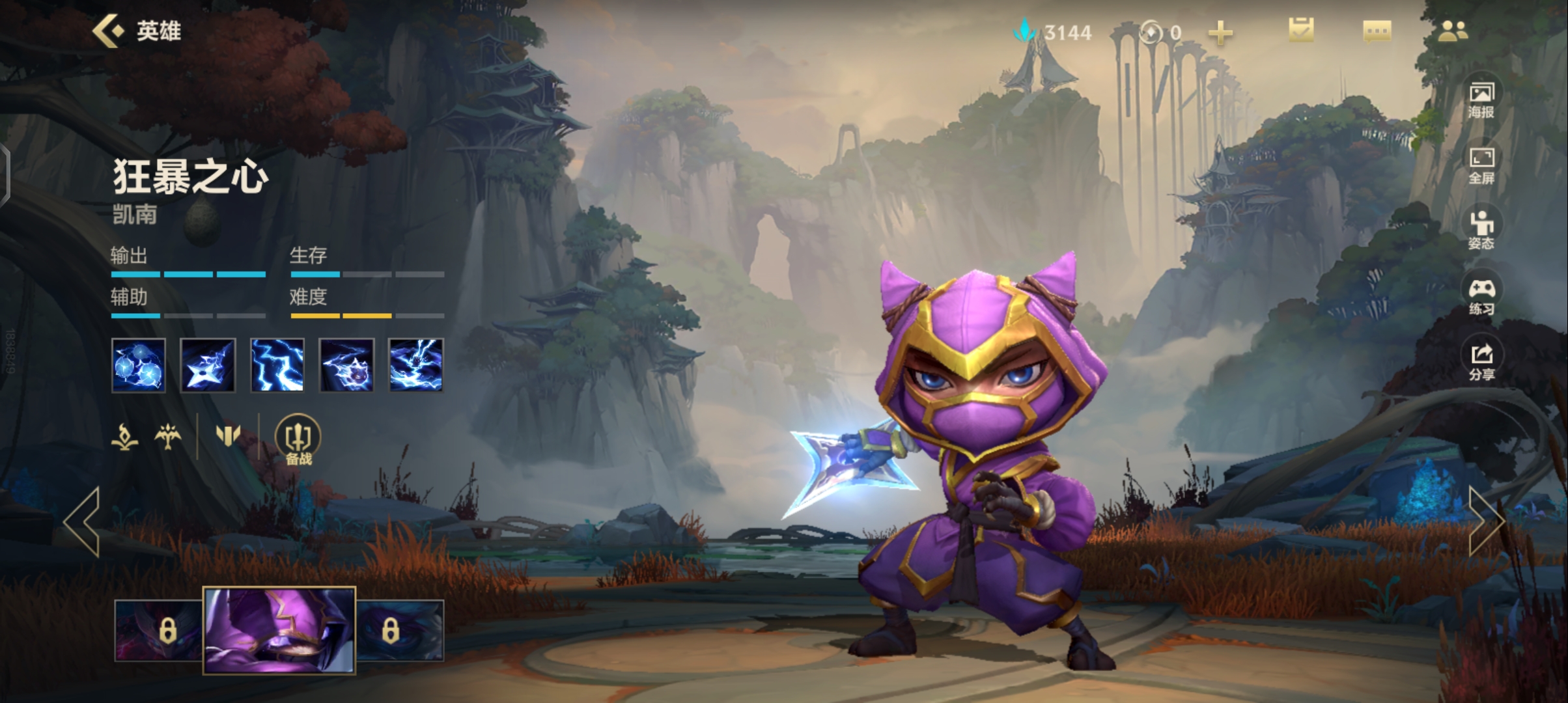The height and width of the screenshot is (703, 1568).
Task: Add currency with the plus button
Action: click(x=1220, y=33)
